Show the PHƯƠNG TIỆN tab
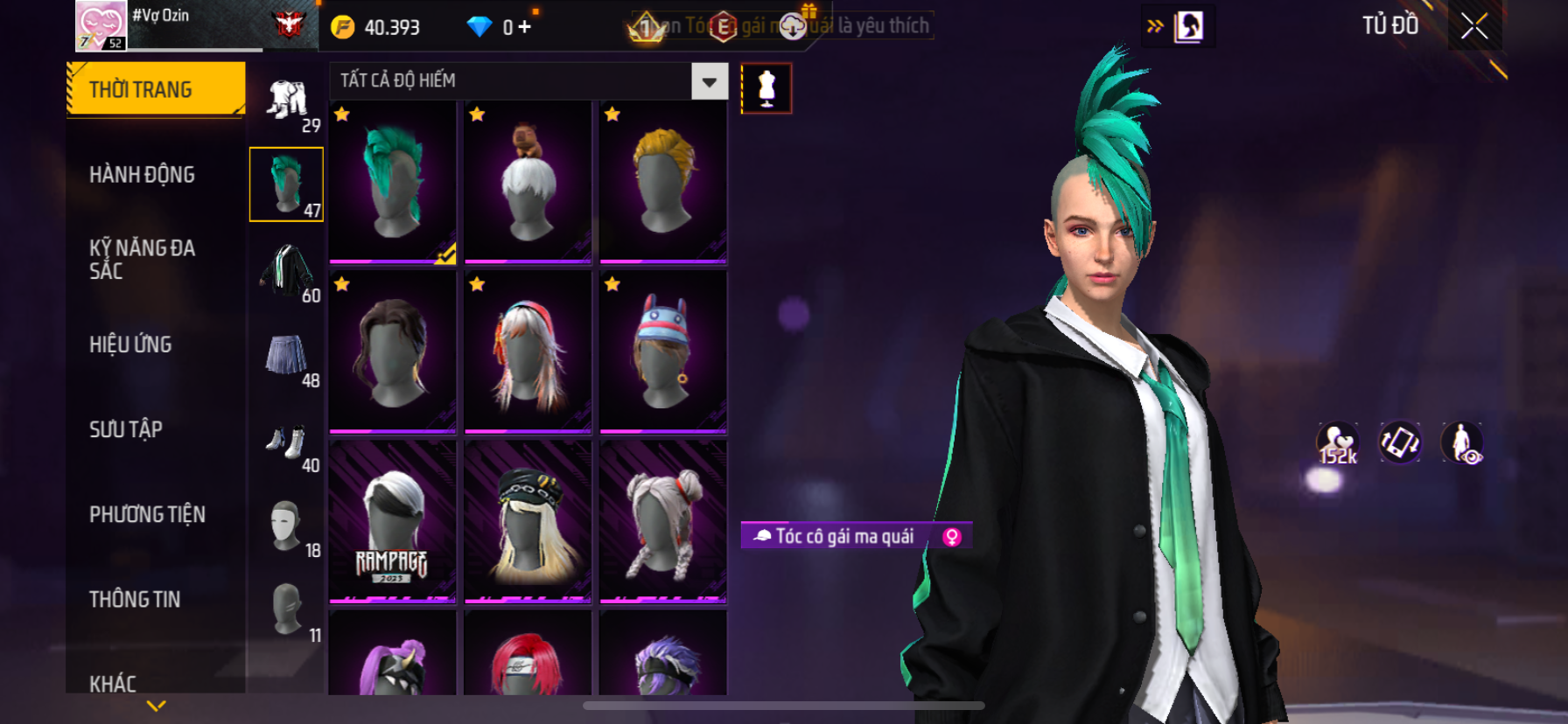1568x724 pixels. coord(147,514)
